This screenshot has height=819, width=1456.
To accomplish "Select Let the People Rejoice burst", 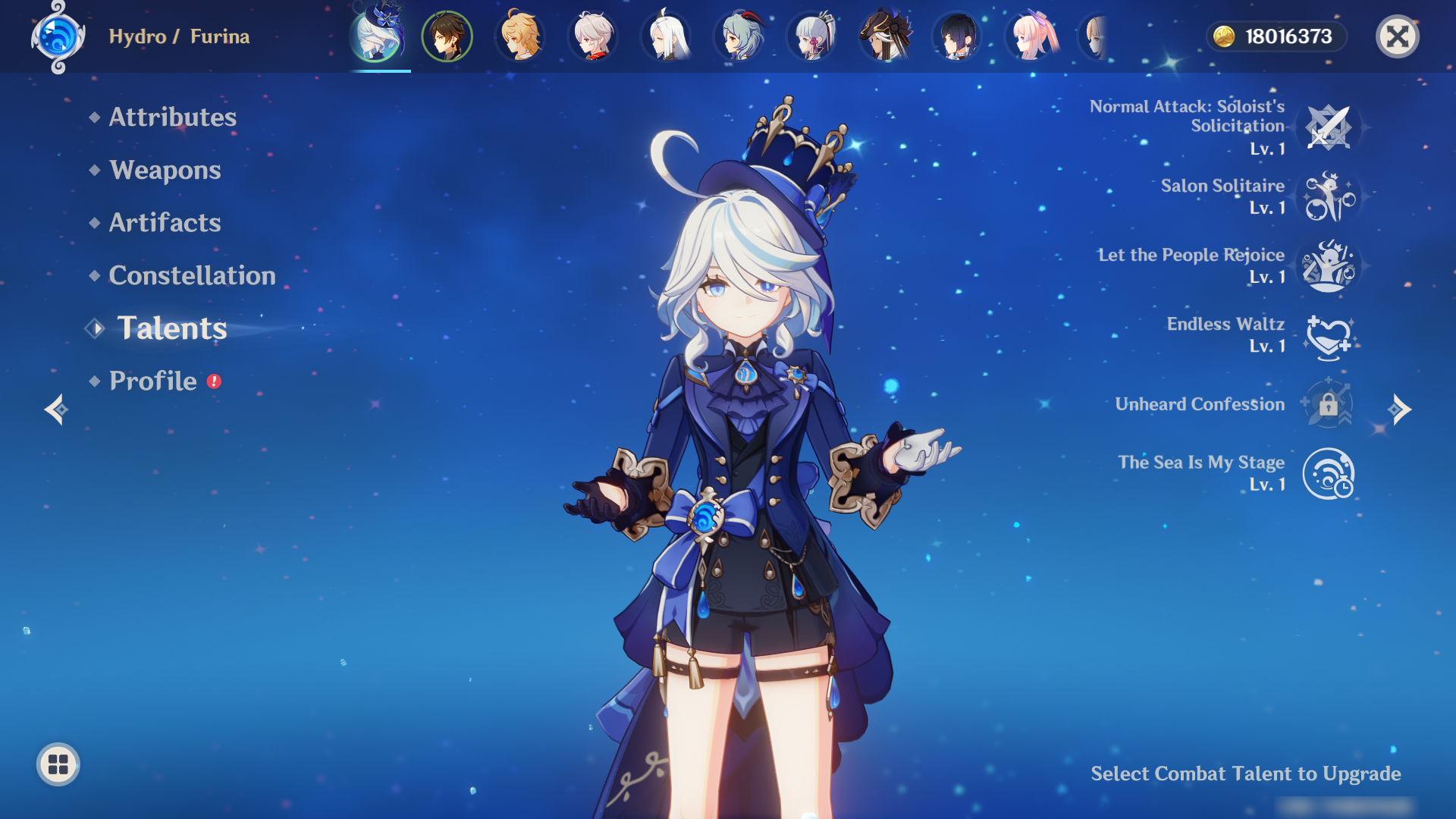I will click(1328, 265).
